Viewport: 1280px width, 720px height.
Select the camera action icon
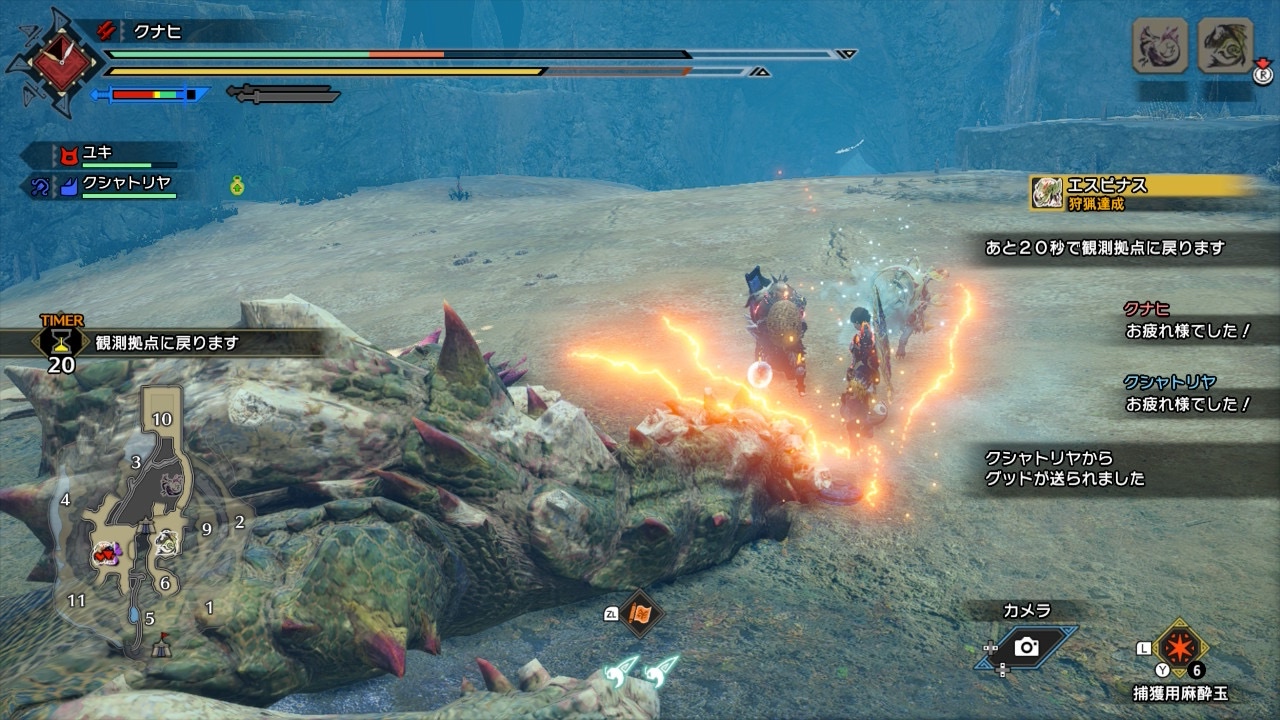pos(1027,647)
